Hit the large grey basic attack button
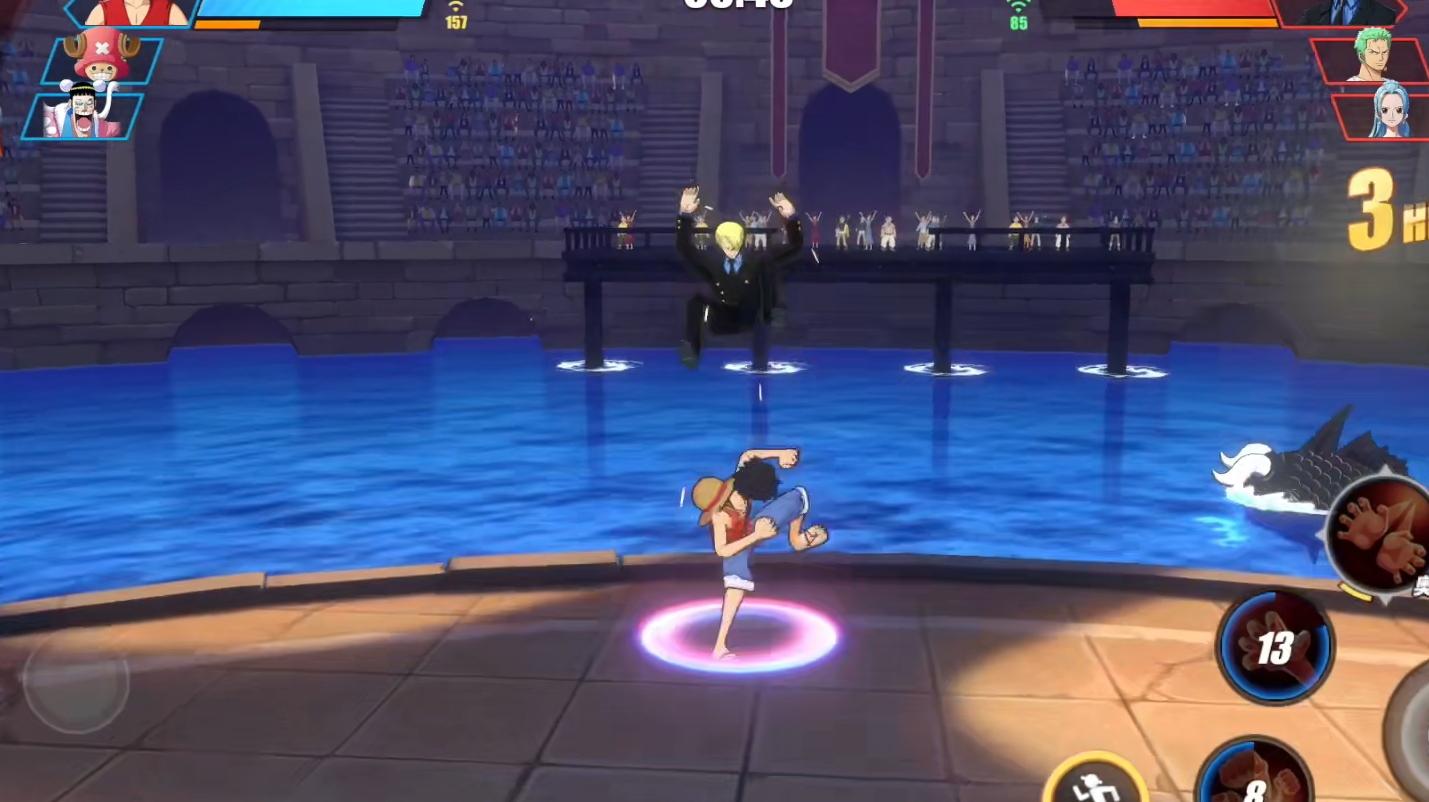This screenshot has height=802, width=1429. pyautogui.click(x=1415, y=730)
